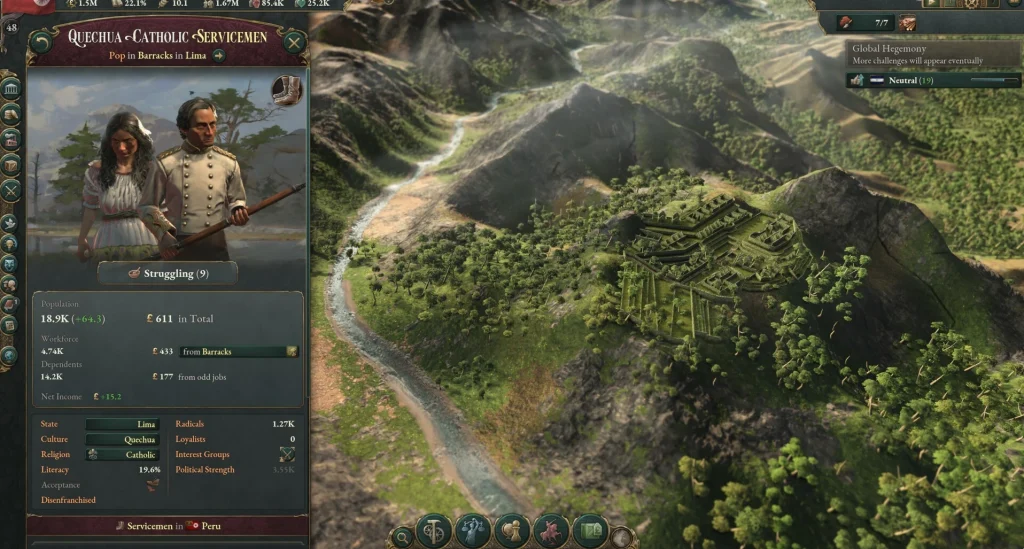Screen dimensions: 1024x549
Task: Click the Servicemen in Peru banner
Action: [167, 526]
